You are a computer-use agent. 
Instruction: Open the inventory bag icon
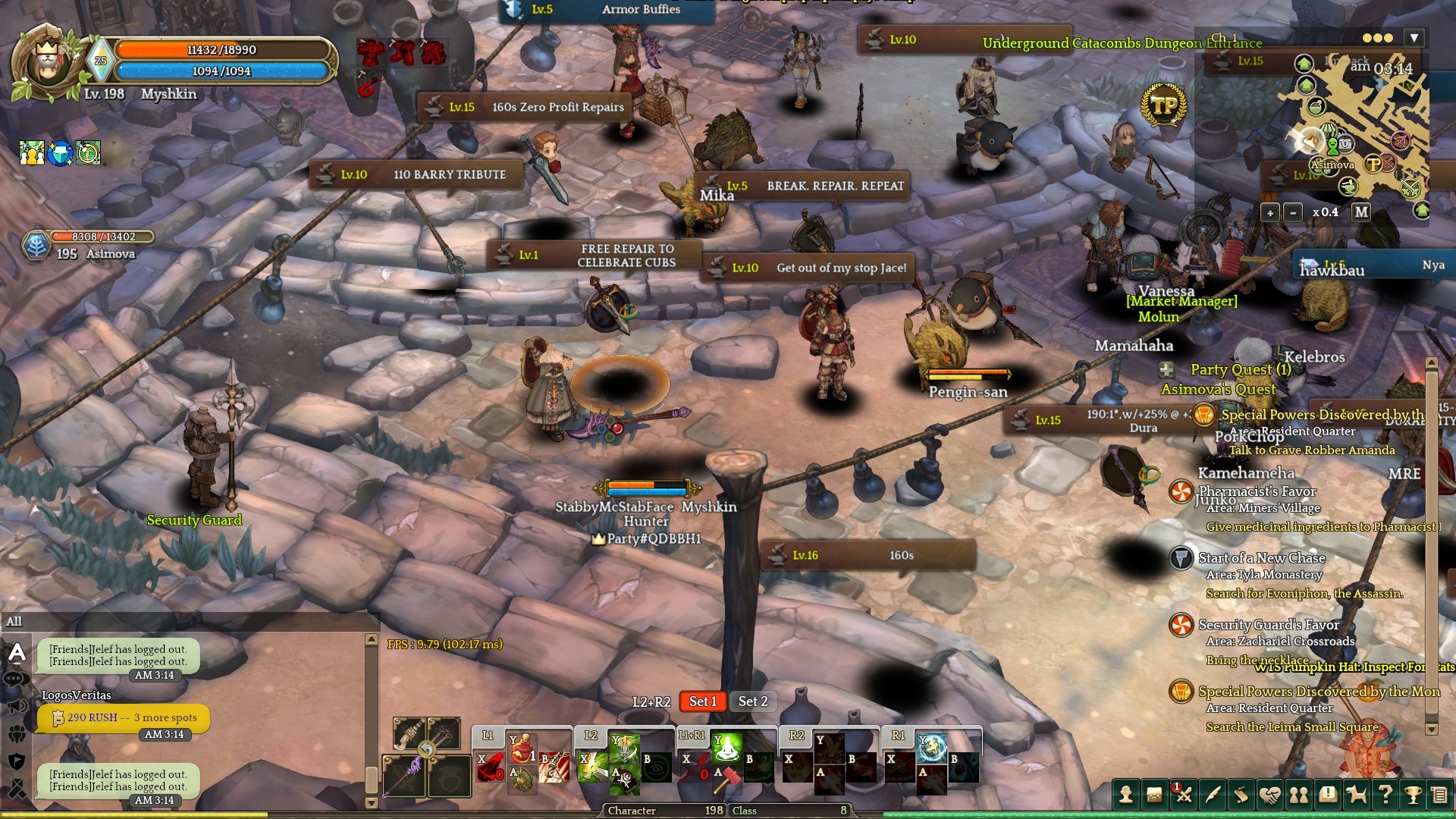coord(1154,795)
